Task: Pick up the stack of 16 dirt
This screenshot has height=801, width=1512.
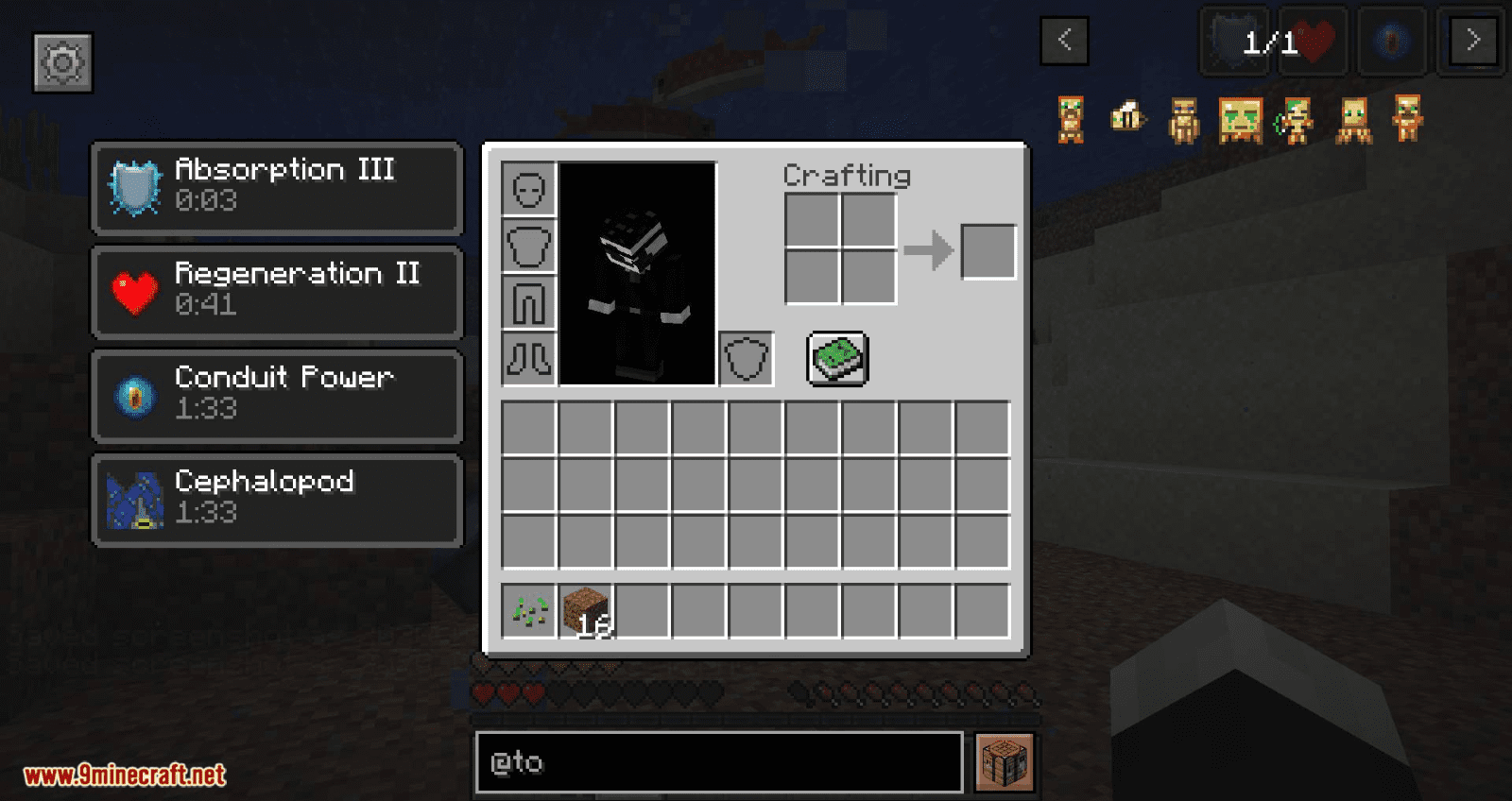Action: pyautogui.click(x=586, y=612)
